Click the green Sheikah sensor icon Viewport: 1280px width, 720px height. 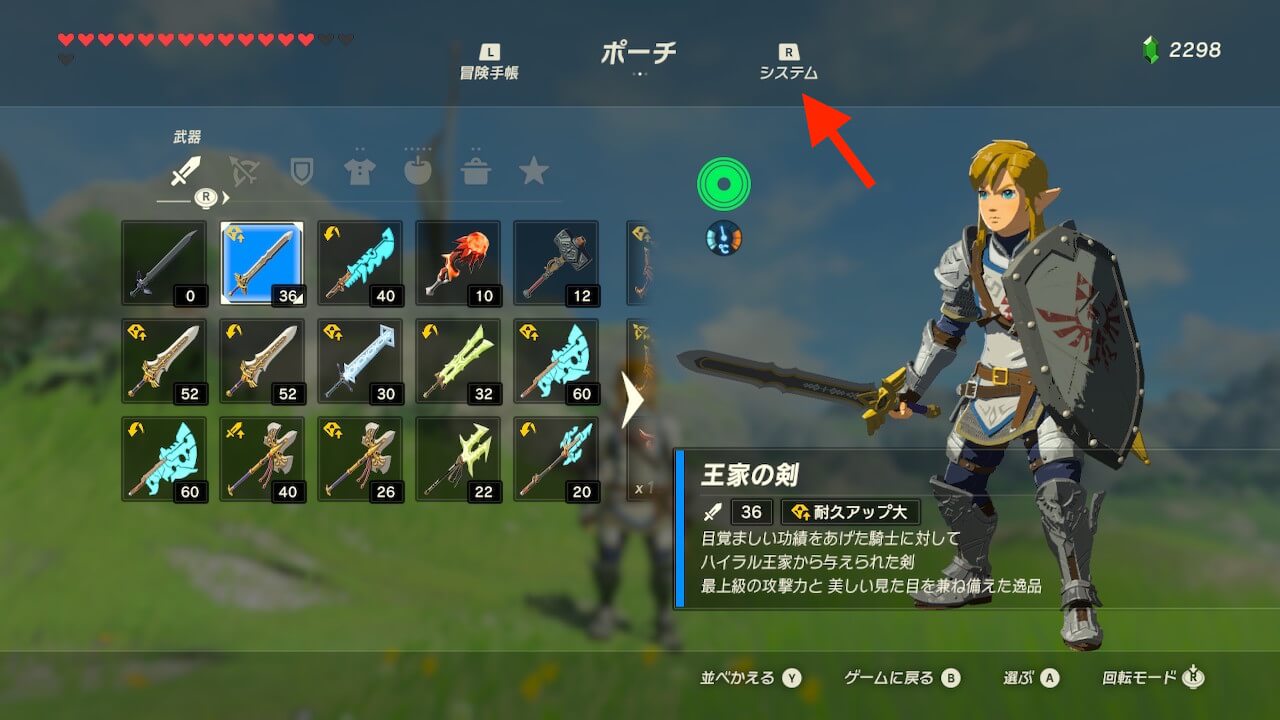pos(723,184)
